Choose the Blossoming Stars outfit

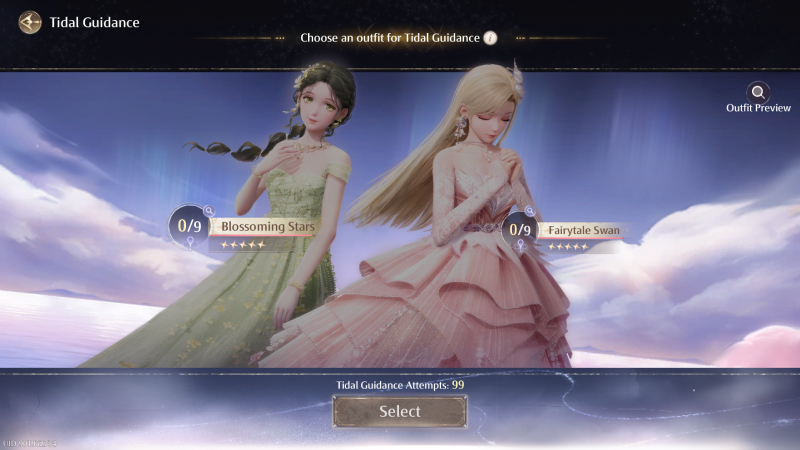click(267, 227)
